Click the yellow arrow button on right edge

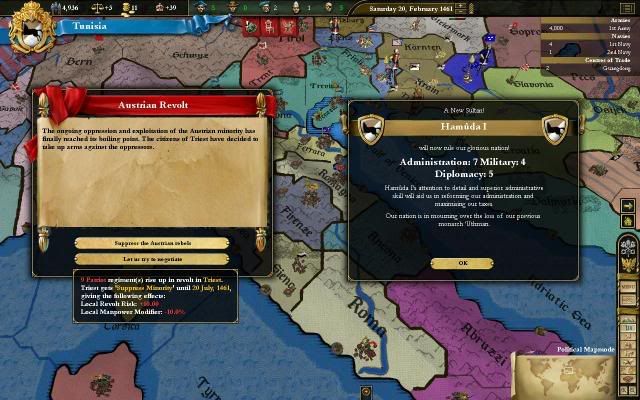click(x=627, y=207)
